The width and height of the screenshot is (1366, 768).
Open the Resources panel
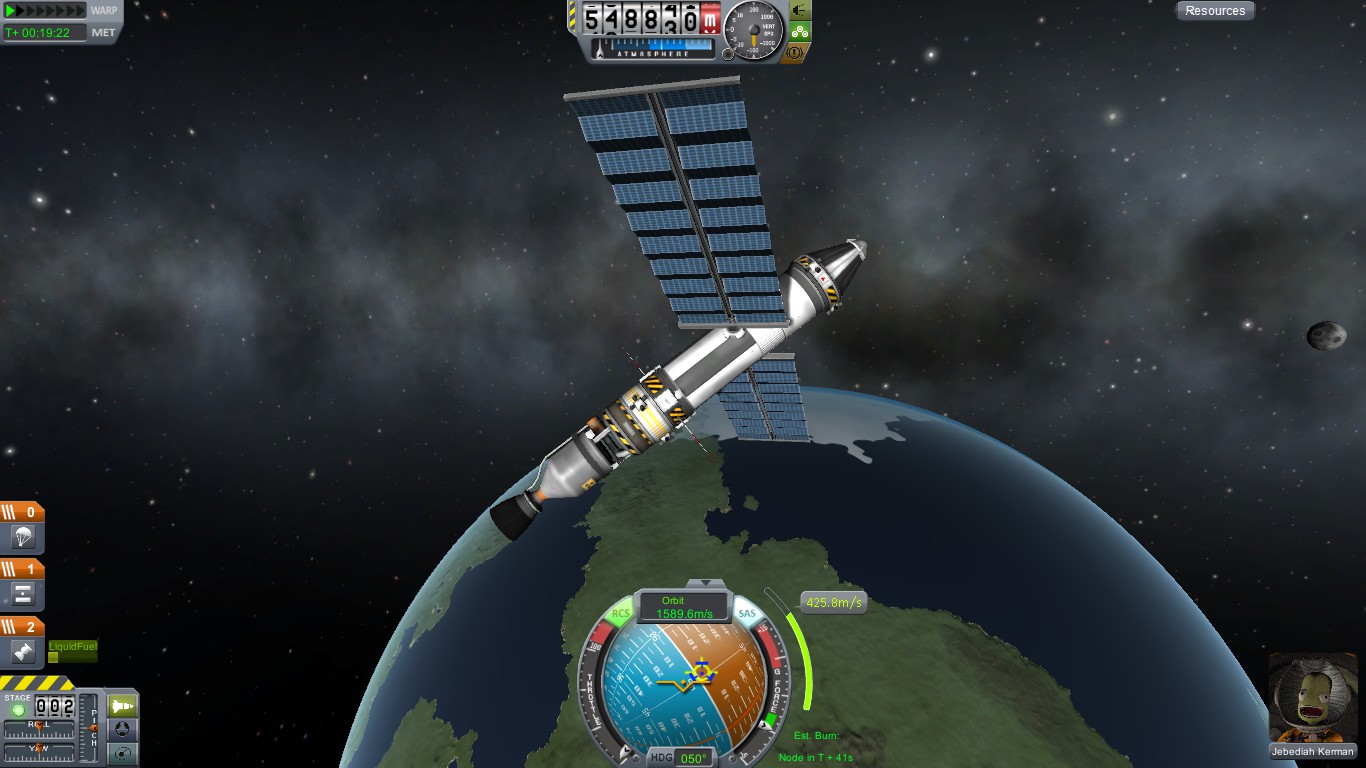tap(1215, 11)
